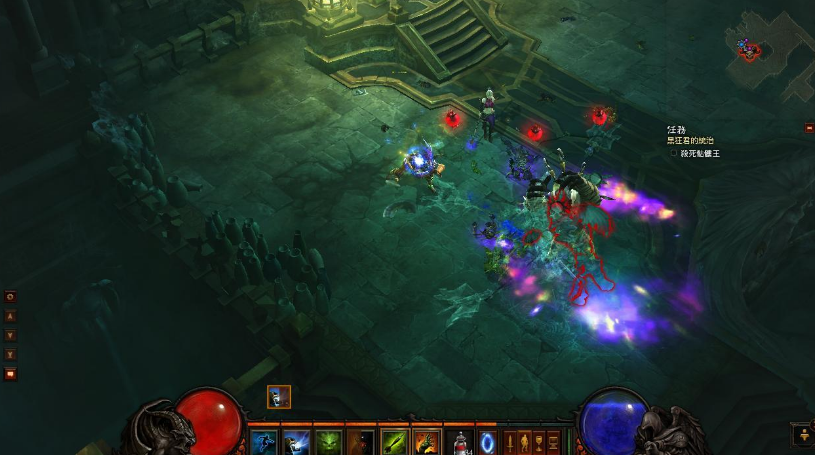Click the button at the bottom-right screen edge
The image size is (815, 455).
click(803, 434)
